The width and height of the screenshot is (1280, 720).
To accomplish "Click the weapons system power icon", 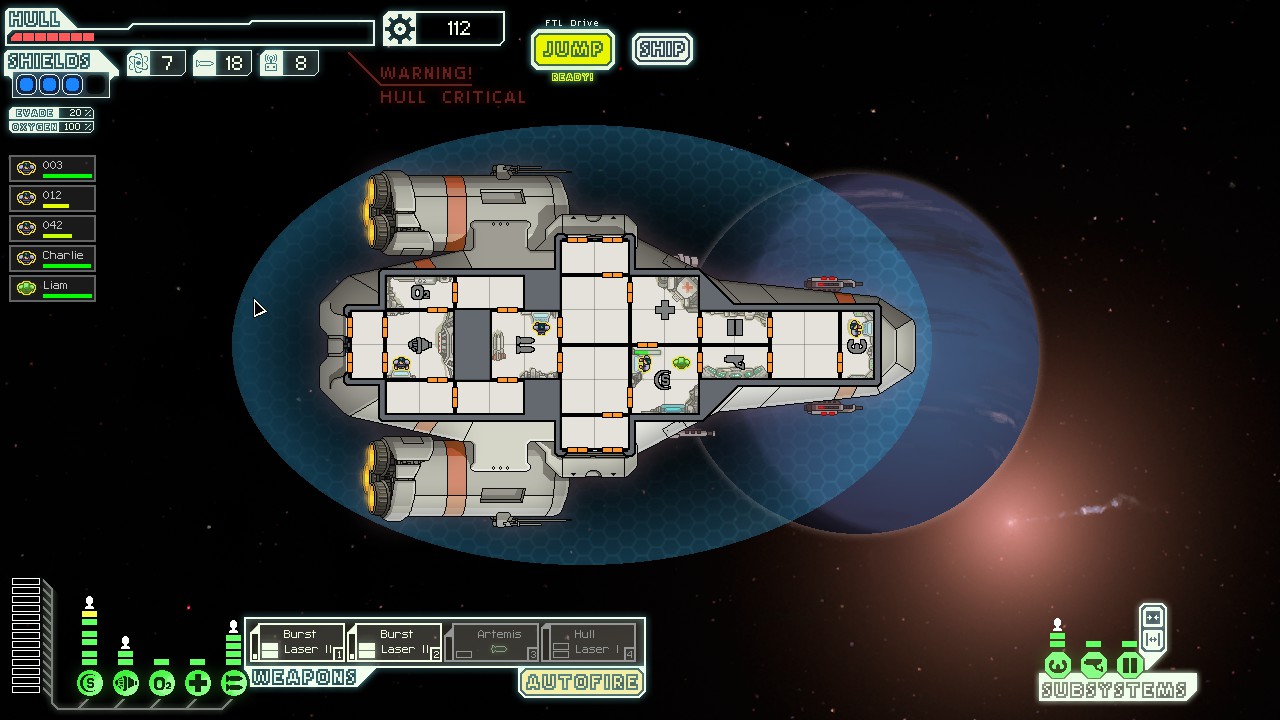I will (x=234, y=684).
